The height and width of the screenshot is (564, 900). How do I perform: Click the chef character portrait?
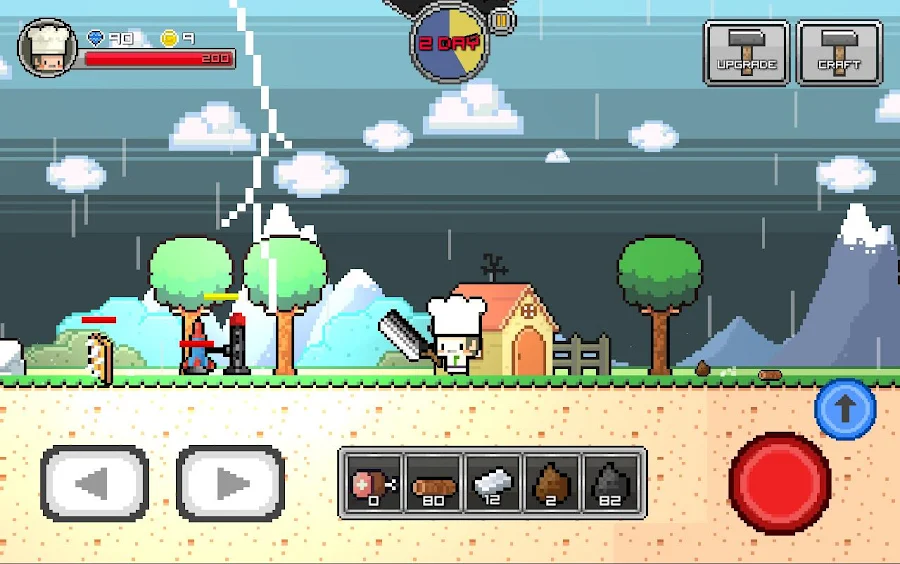(x=47, y=47)
